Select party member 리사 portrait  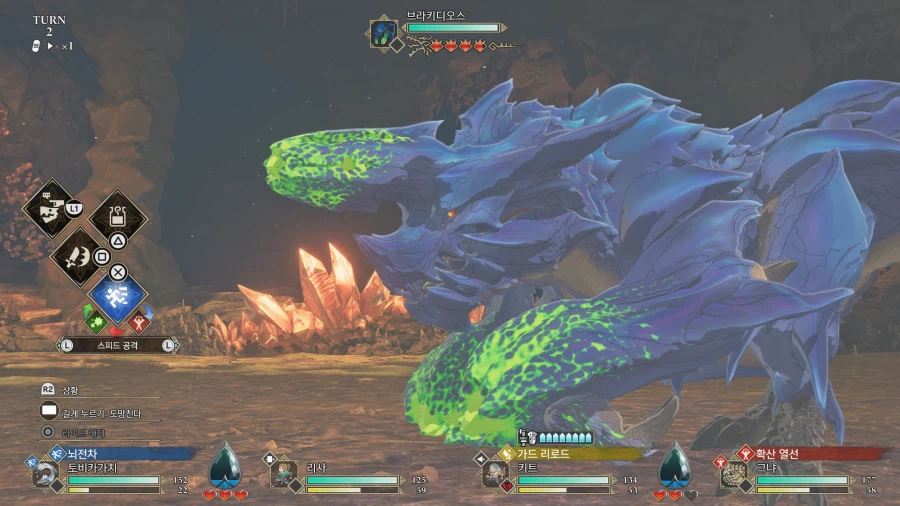285,474
